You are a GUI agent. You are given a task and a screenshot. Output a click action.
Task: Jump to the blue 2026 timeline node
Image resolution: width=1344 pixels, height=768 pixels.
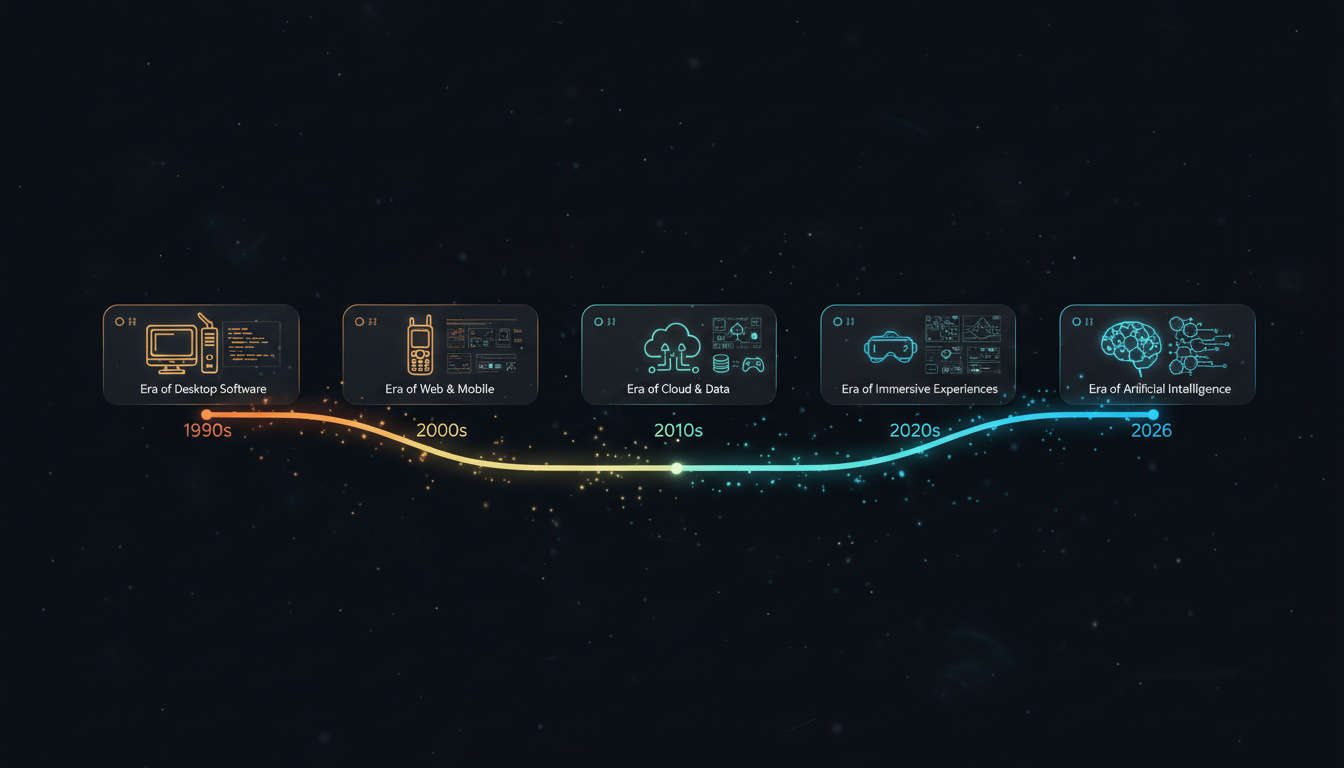tap(1153, 414)
